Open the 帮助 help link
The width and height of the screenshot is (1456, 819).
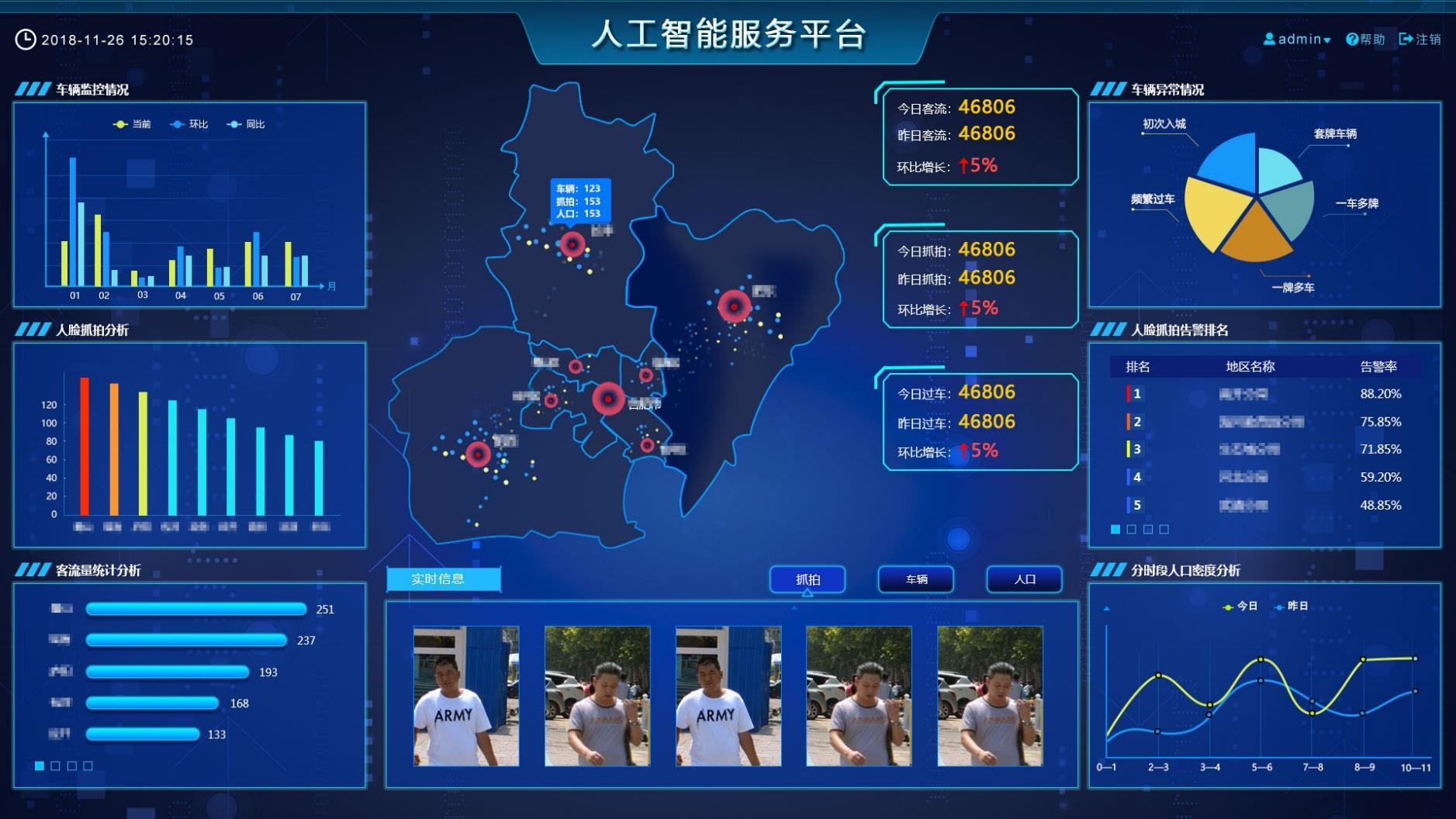[1365, 39]
